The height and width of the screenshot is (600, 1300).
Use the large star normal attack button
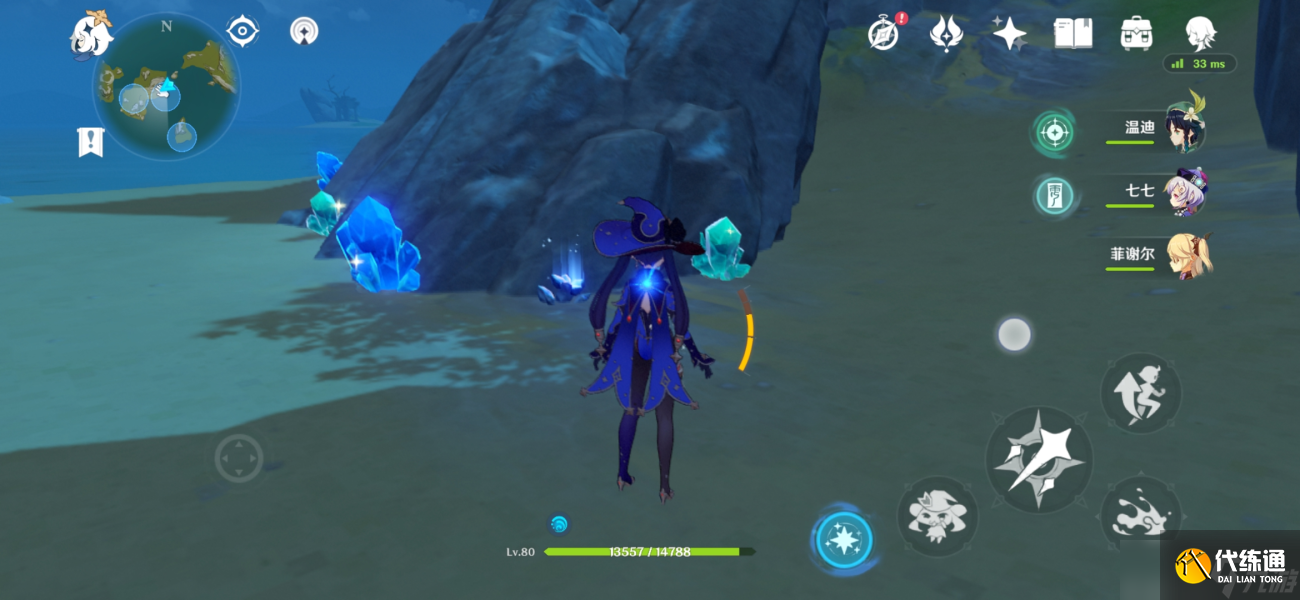click(x=1038, y=460)
